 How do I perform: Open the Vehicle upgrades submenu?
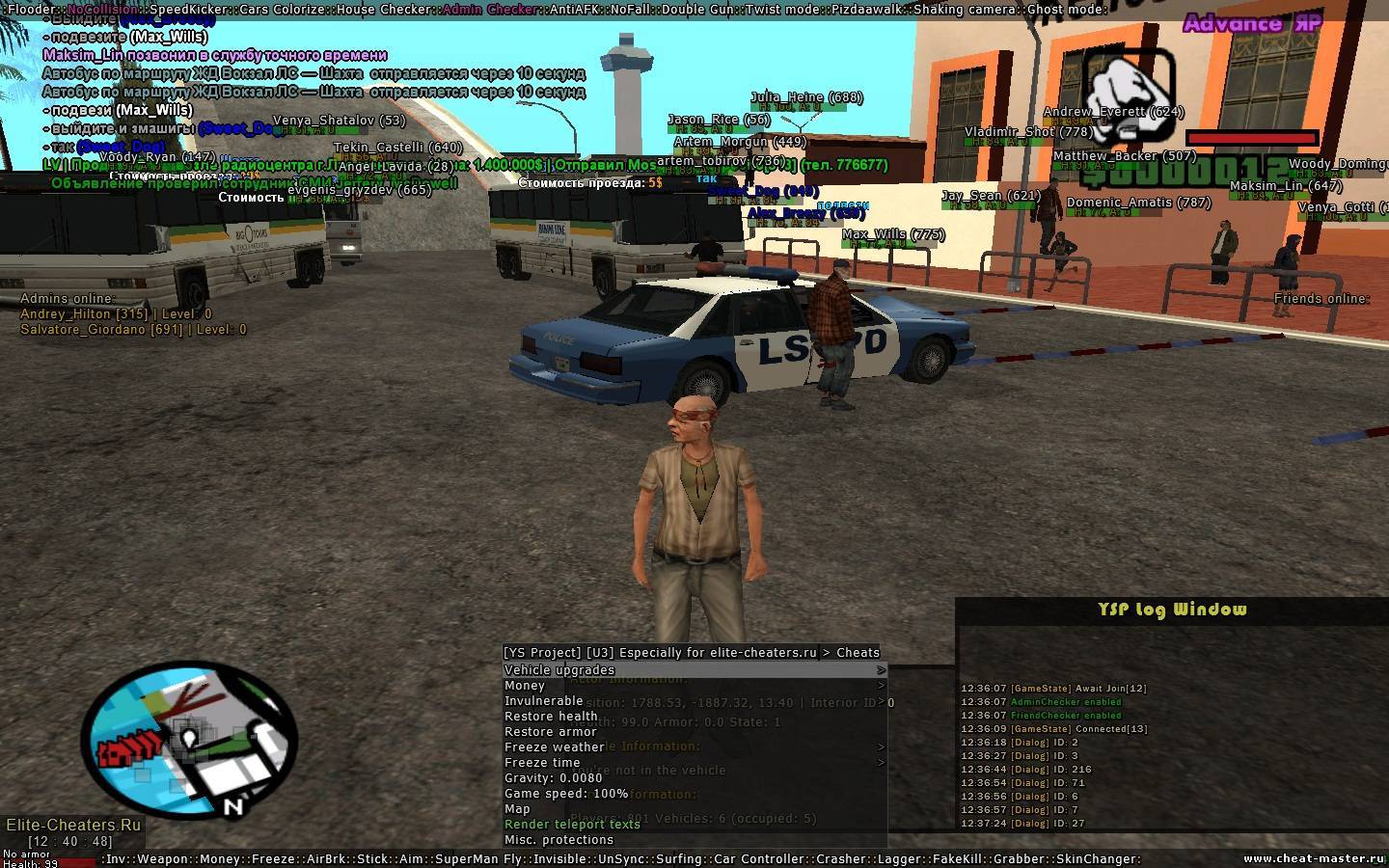pyautogui.click(x=559, y=670)
